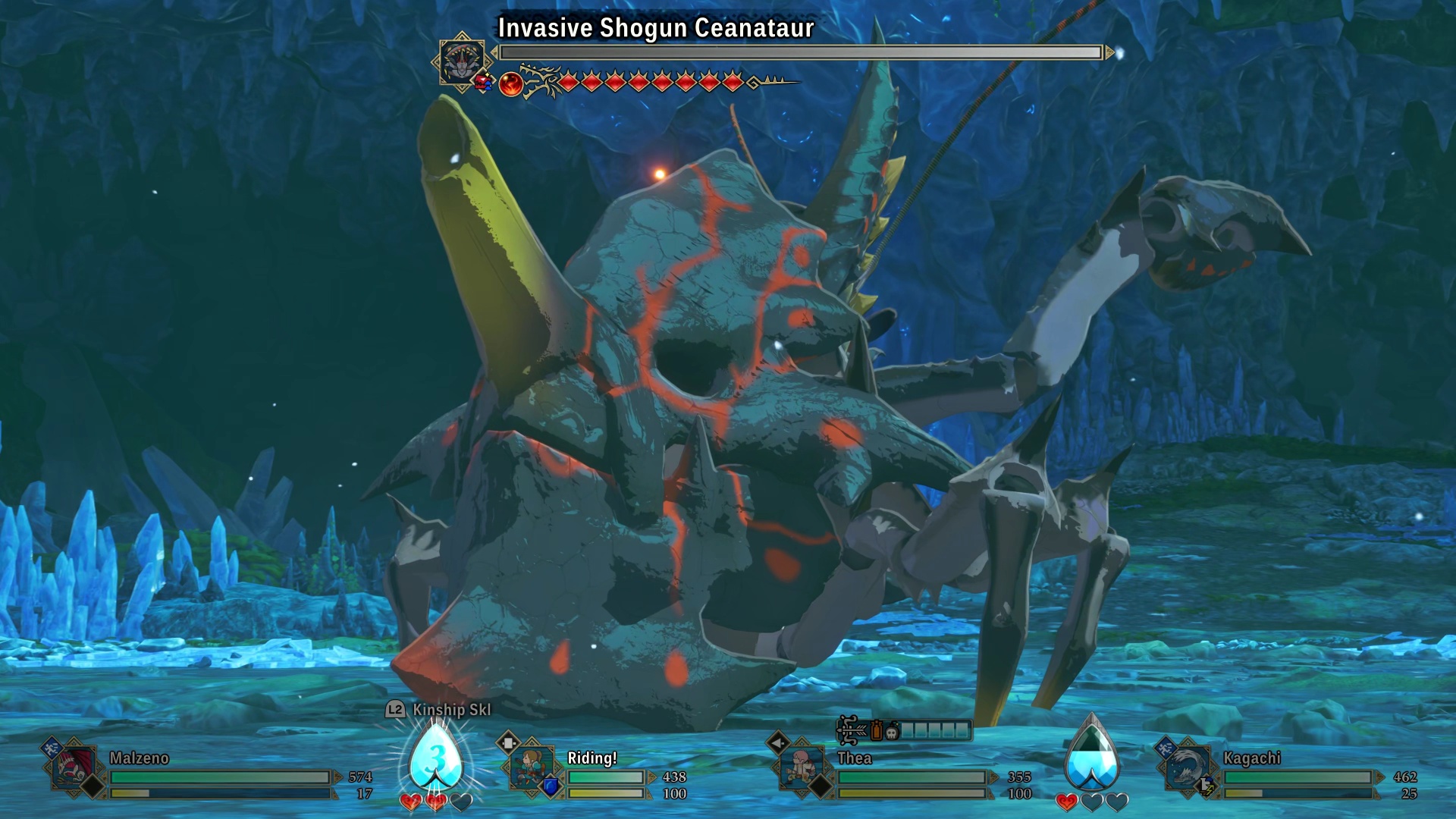Click the blue shield icon on the Riding panel

(551, 786)
